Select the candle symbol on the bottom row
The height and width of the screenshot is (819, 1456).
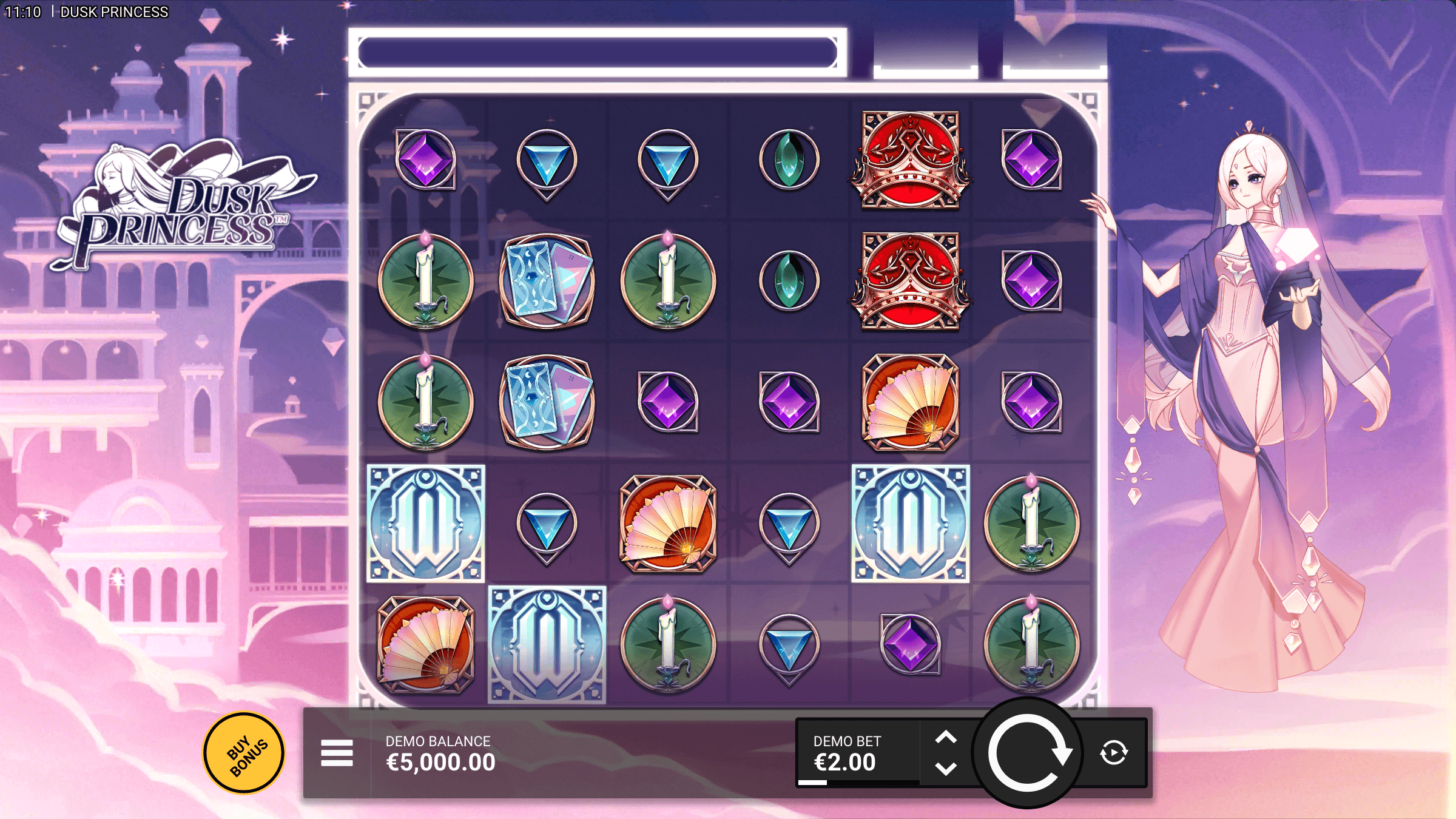tap(667, 641)
